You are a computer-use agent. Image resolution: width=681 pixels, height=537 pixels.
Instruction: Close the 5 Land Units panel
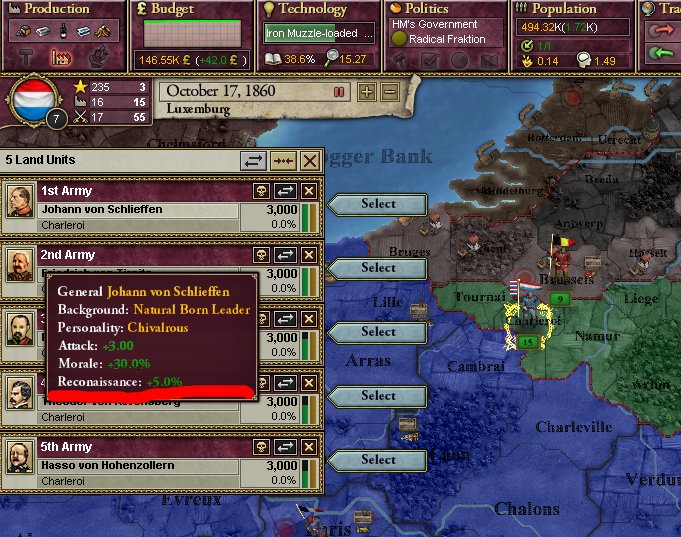310,160
